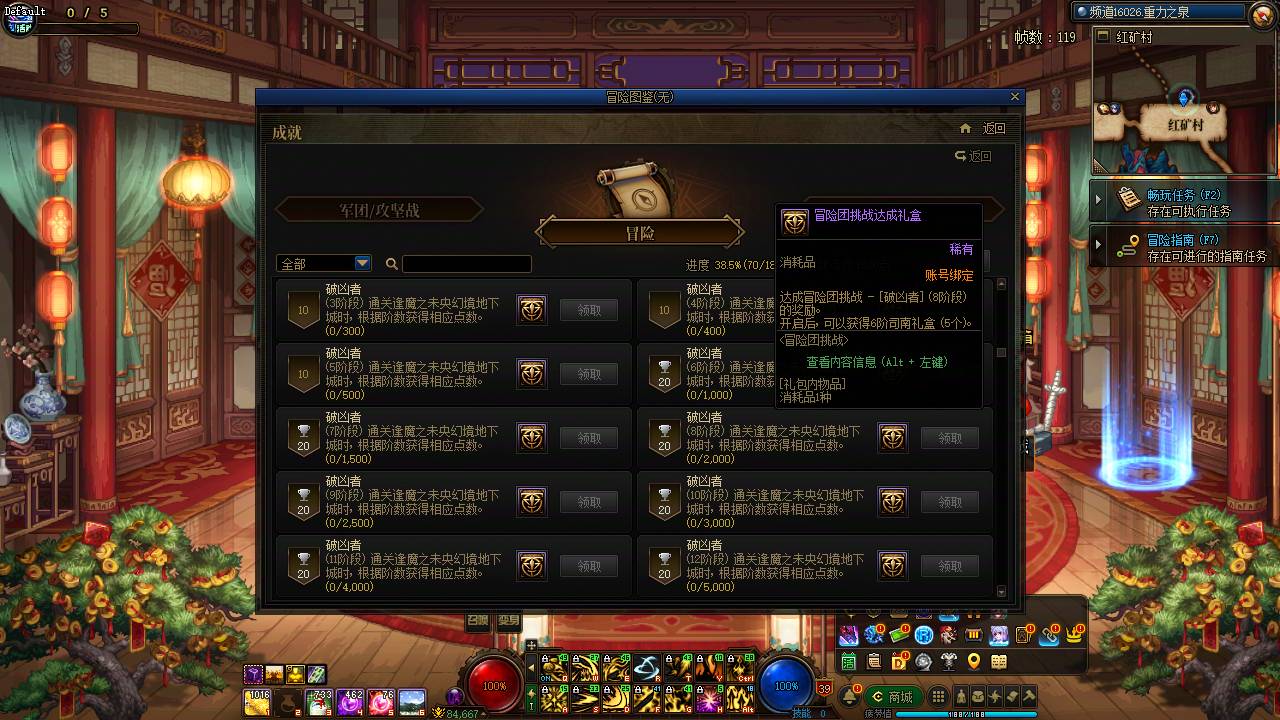Click the blue circular R icon
Viewport: 1280px width, 720px height.
pos(924,634)
